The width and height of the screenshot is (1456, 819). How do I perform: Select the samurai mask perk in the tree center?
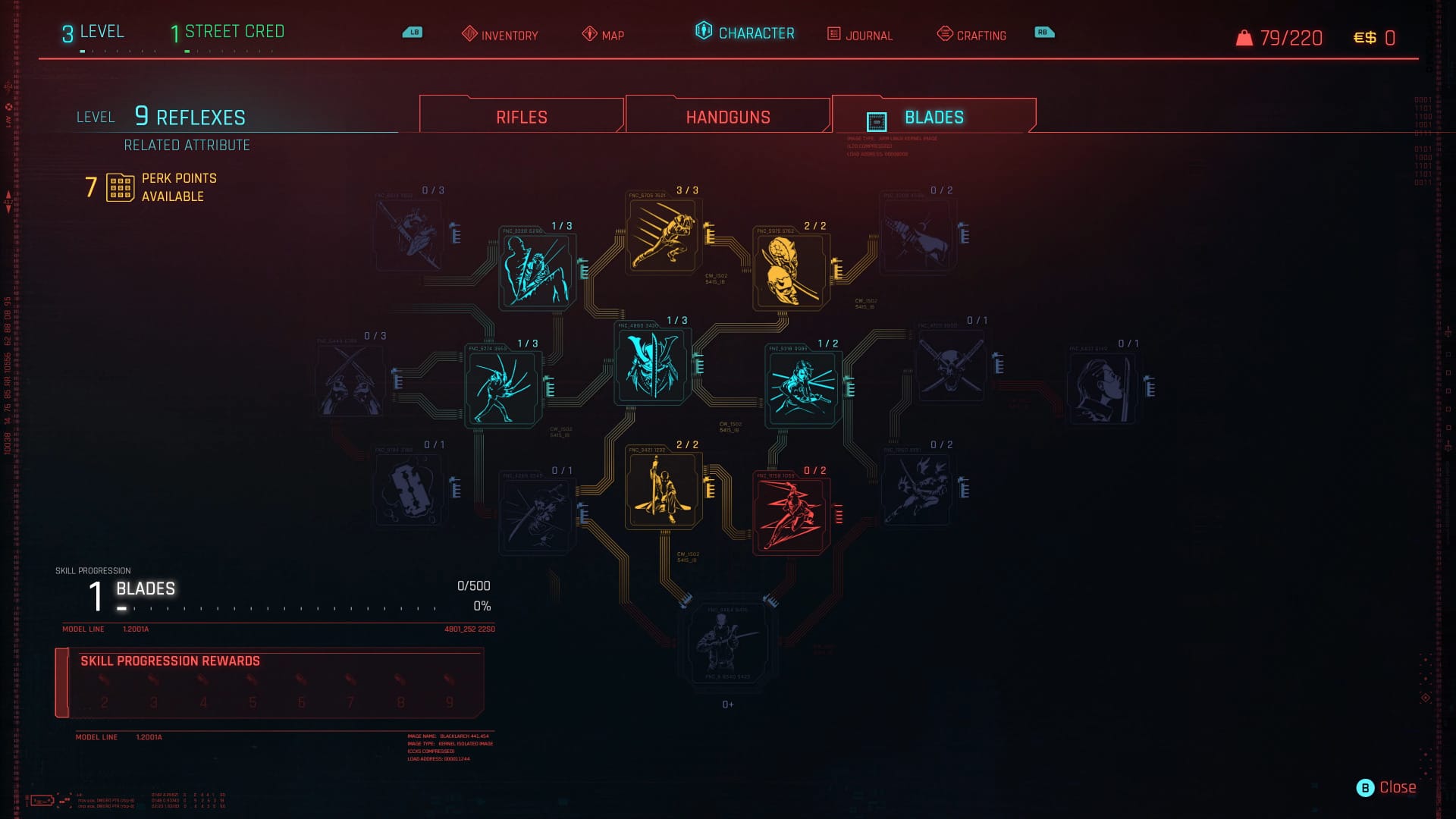652,366
